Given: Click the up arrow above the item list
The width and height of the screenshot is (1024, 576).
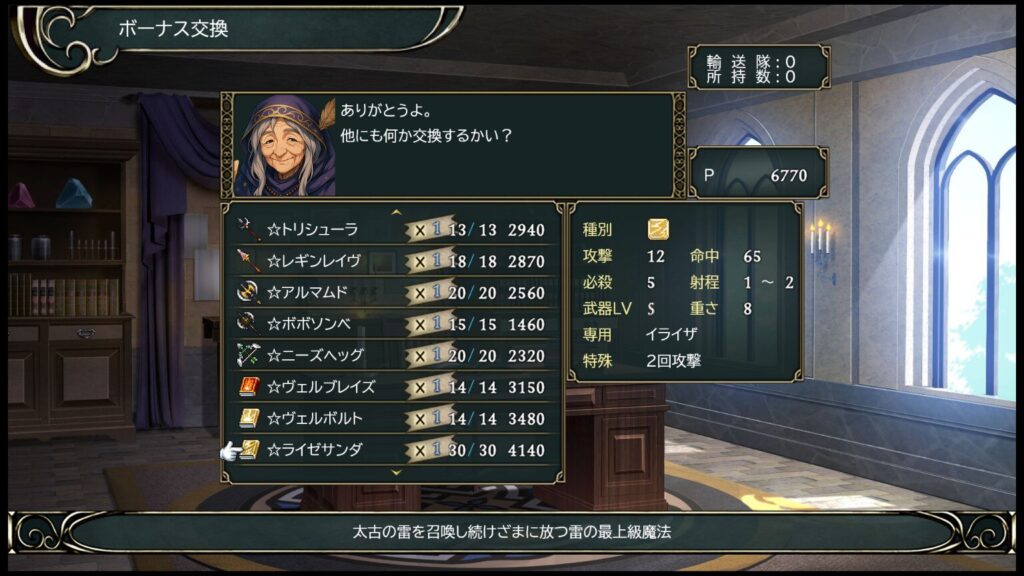Looking at the screenshot, I should 396,212.
